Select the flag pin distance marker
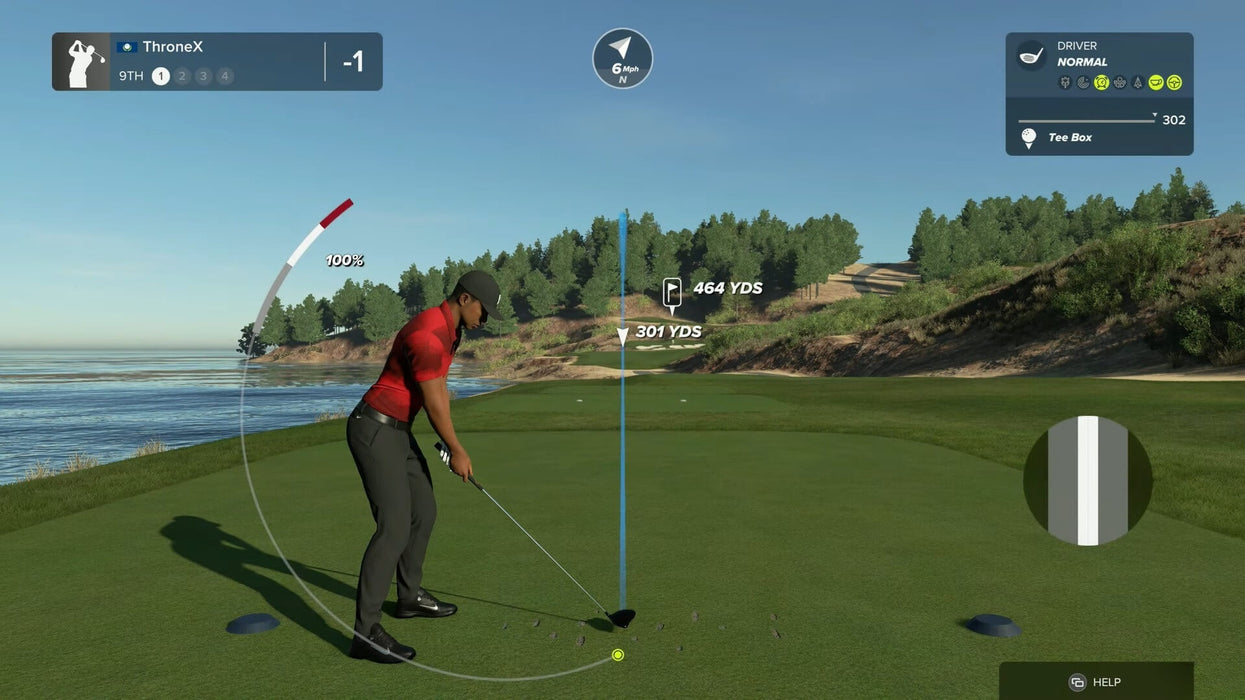Image resolution: width=1245 pixels, height=700 pixels. (x=672, y=290)
